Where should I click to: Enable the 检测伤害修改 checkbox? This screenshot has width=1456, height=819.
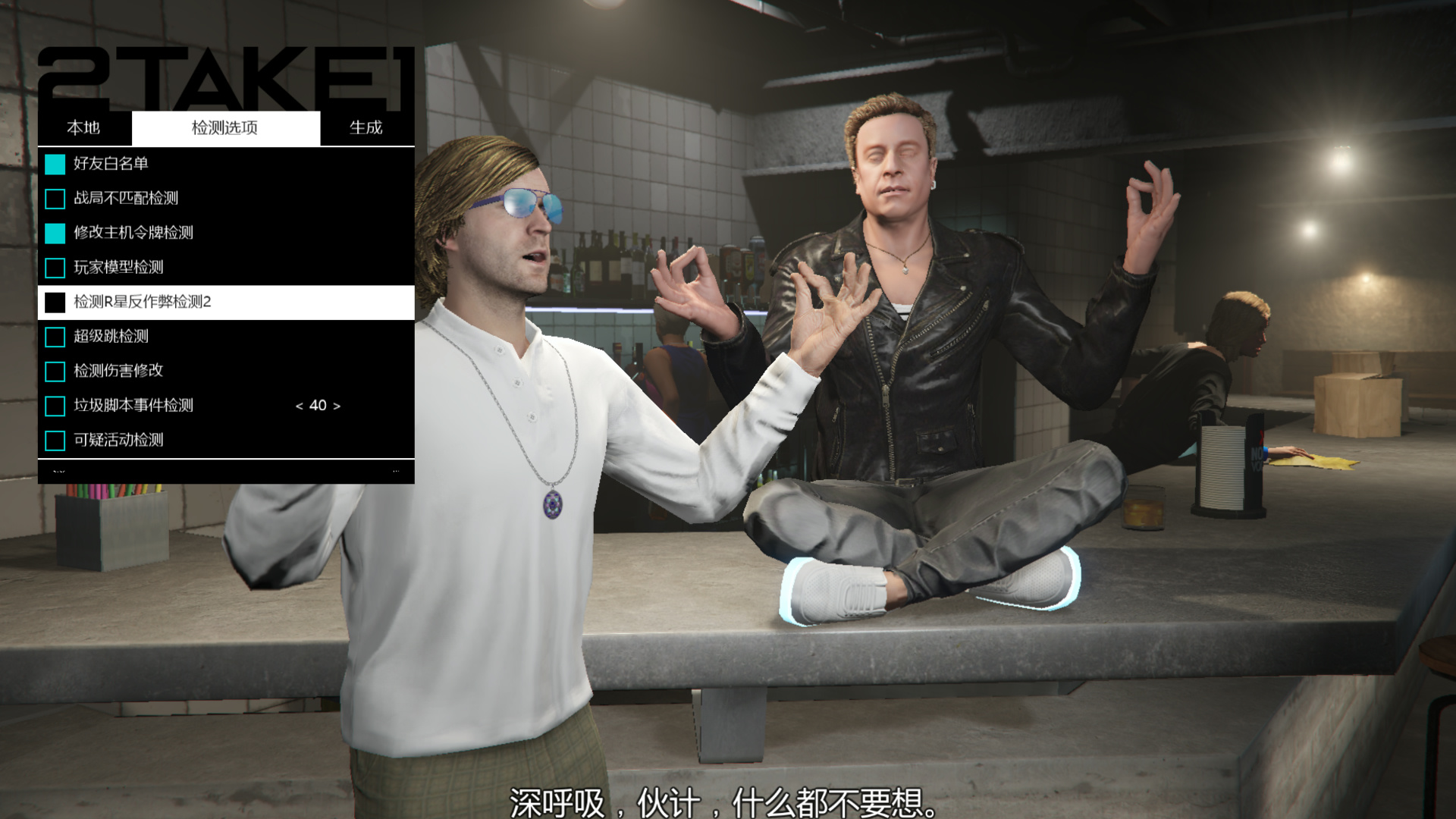click(55, 371)
